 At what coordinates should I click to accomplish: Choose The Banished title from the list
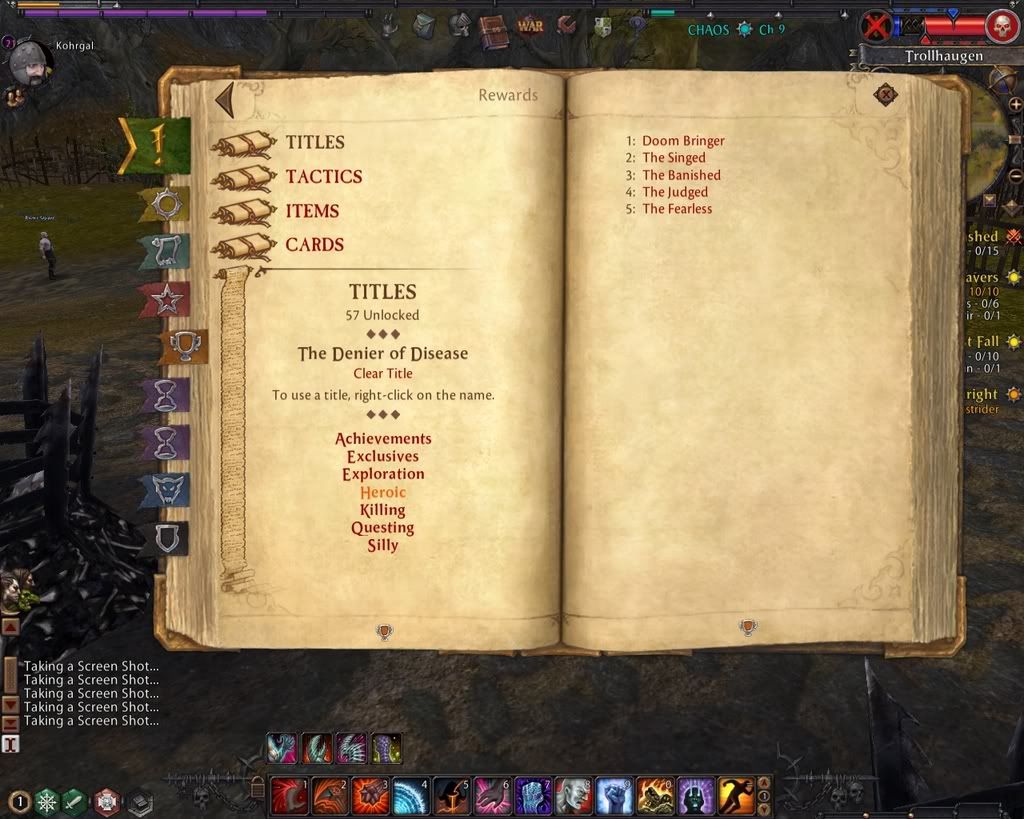coord(681,175)
